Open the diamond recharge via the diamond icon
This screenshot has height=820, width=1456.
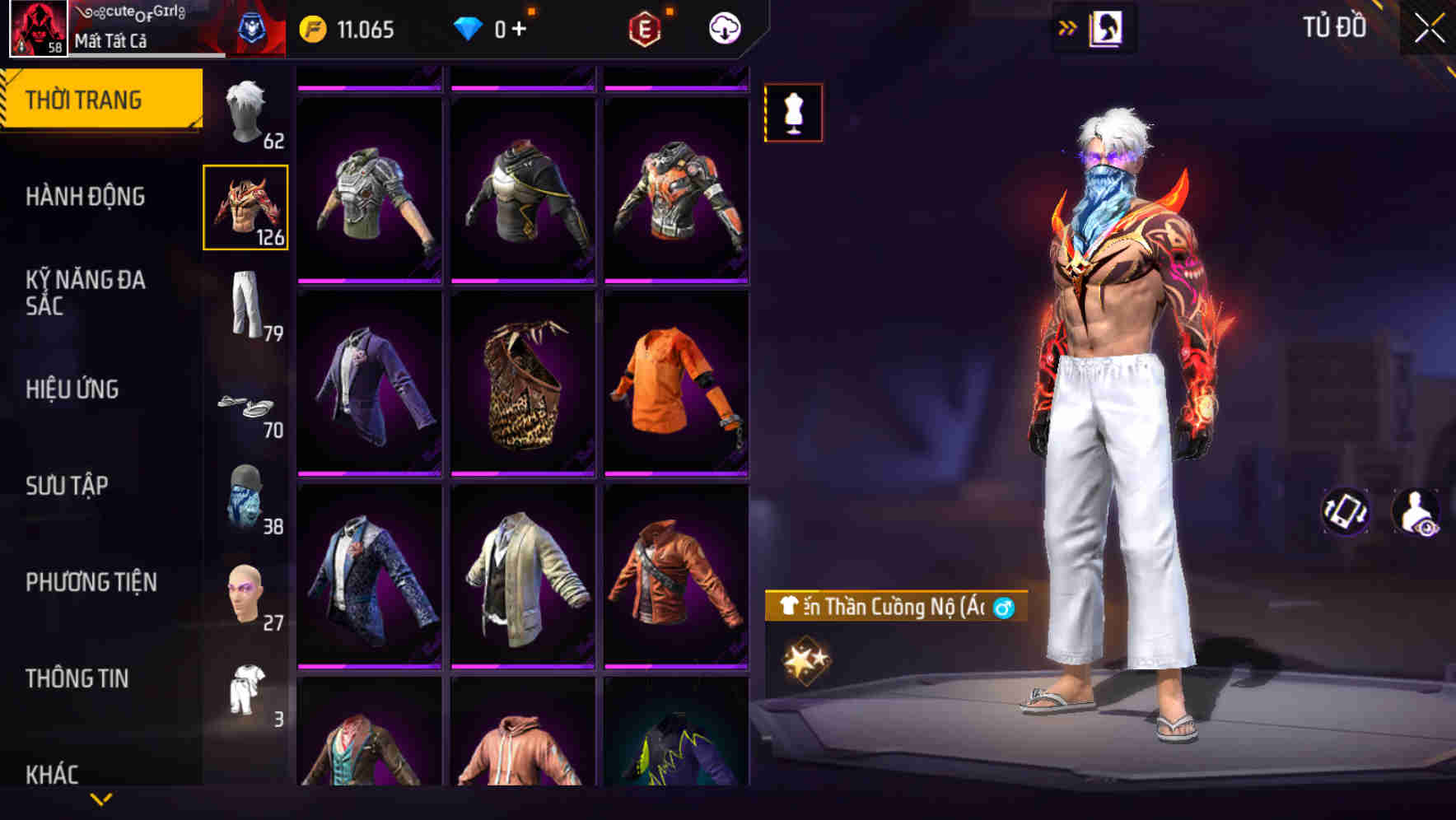pos(469,27)
